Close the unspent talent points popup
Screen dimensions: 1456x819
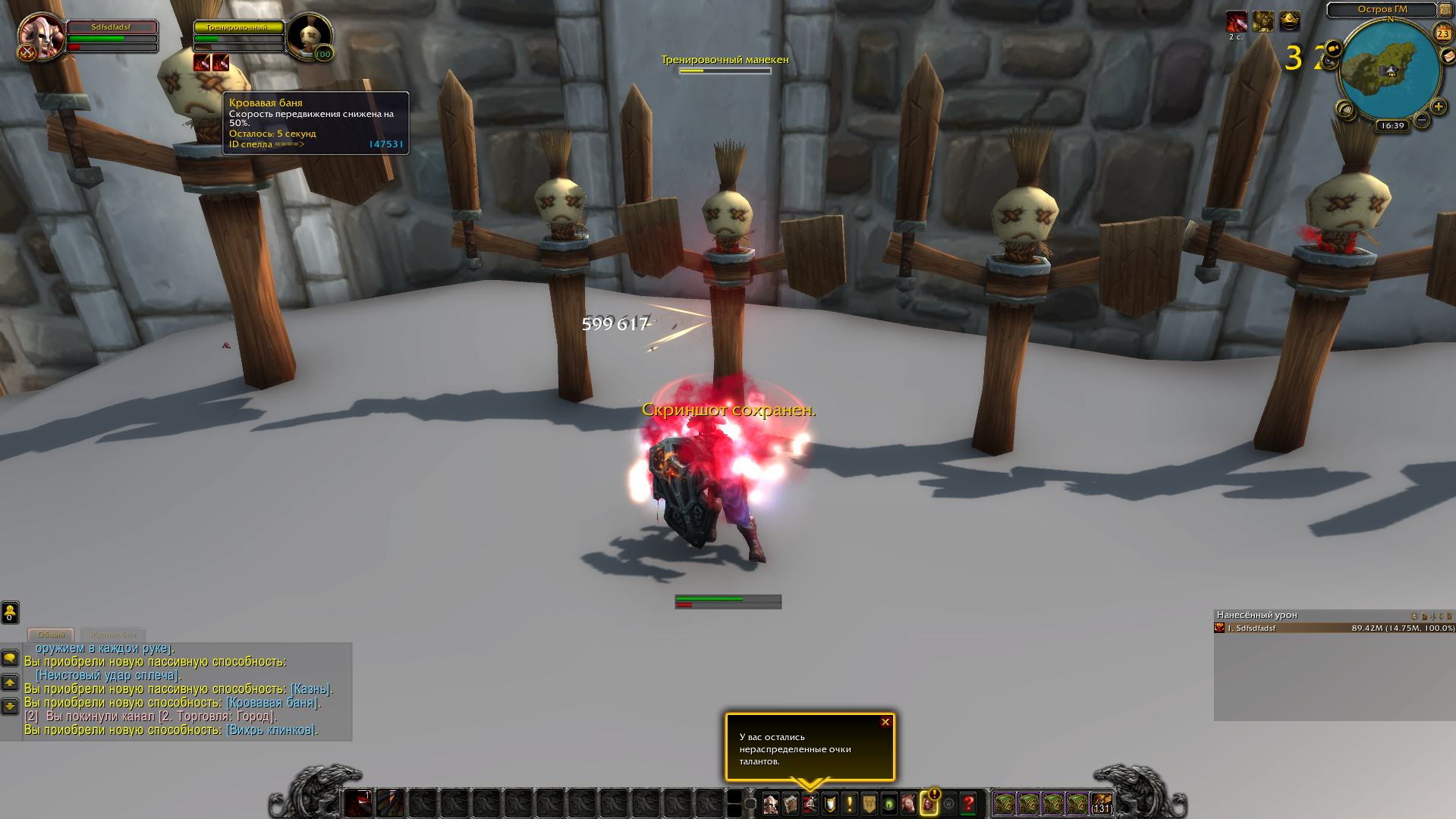(x=885, y=722)
